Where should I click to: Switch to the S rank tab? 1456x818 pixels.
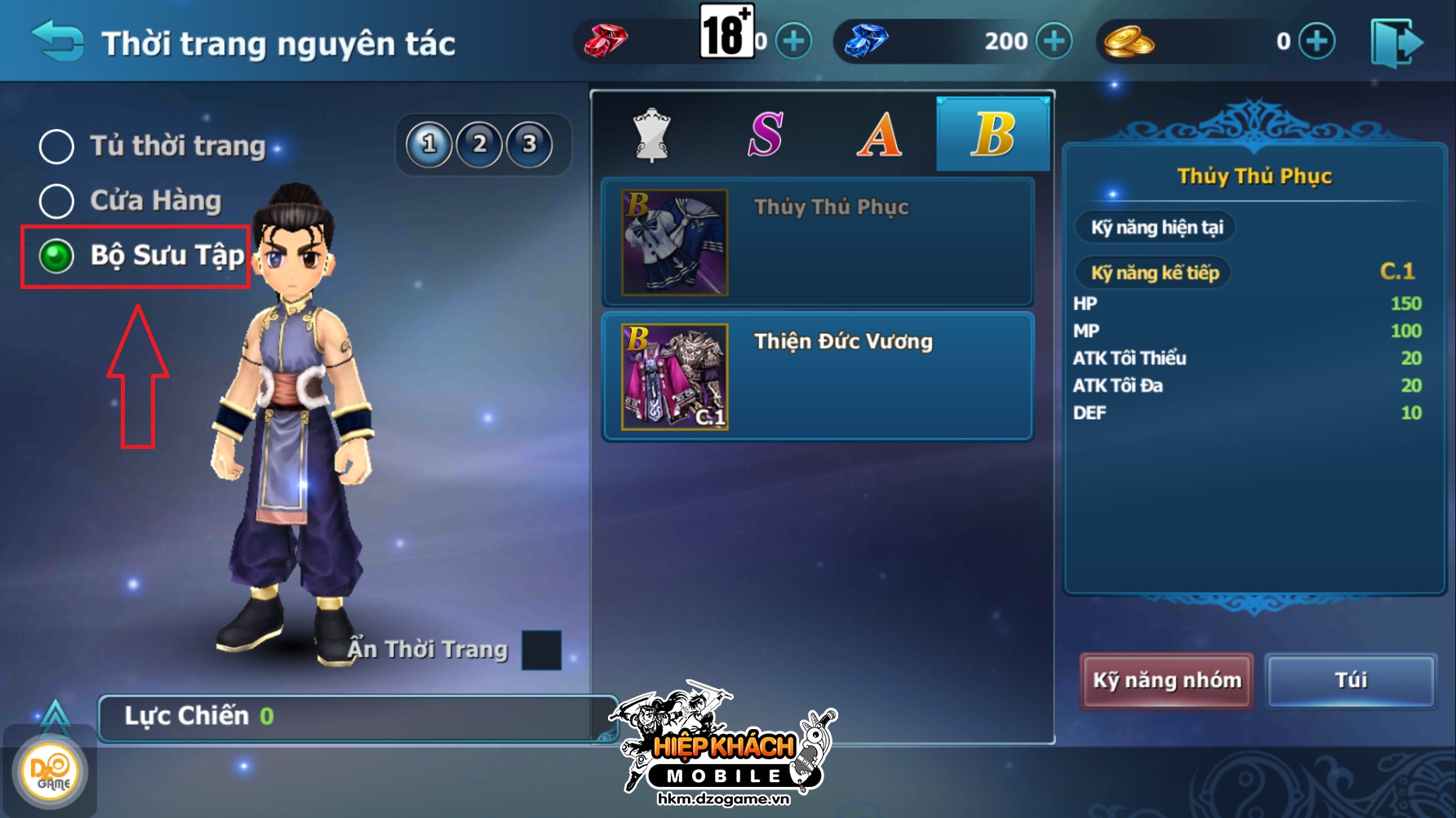tap(766, 135)
